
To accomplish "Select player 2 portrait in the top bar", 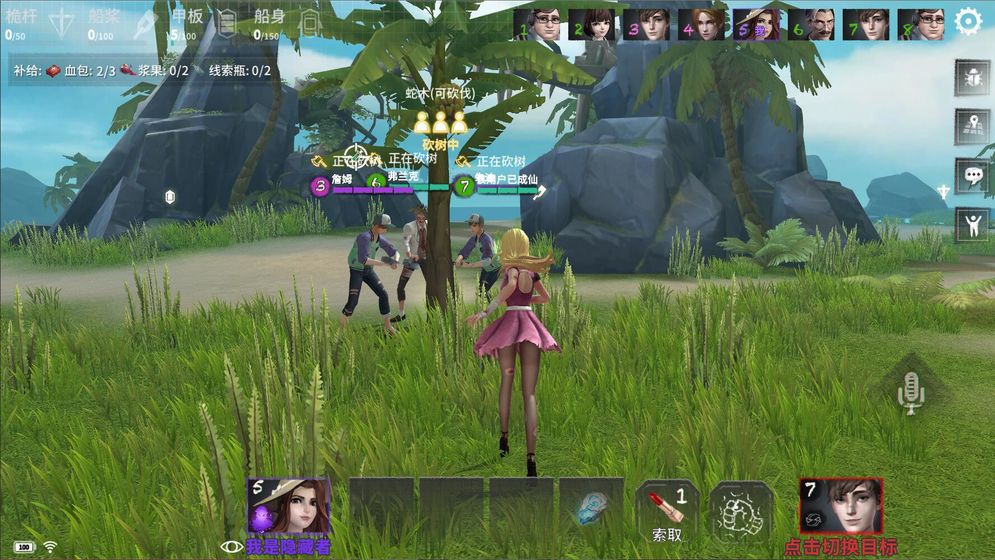I will (592, 23).
